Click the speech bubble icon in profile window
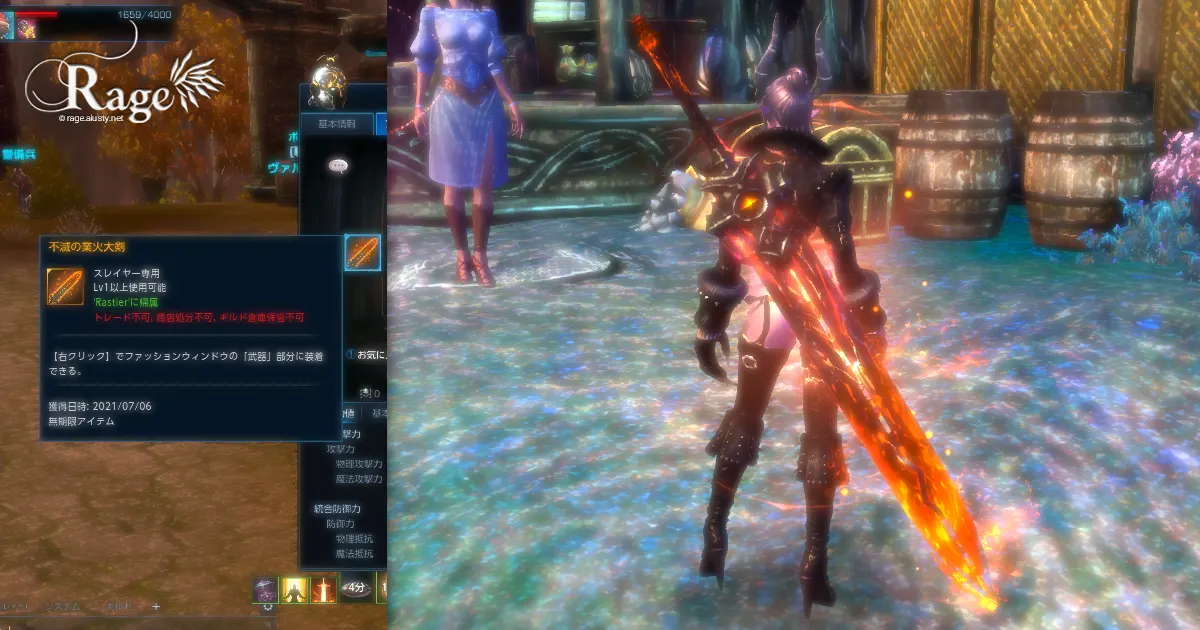The width and height of the screenshot is (1200, 630). click(x=338, y=165)
